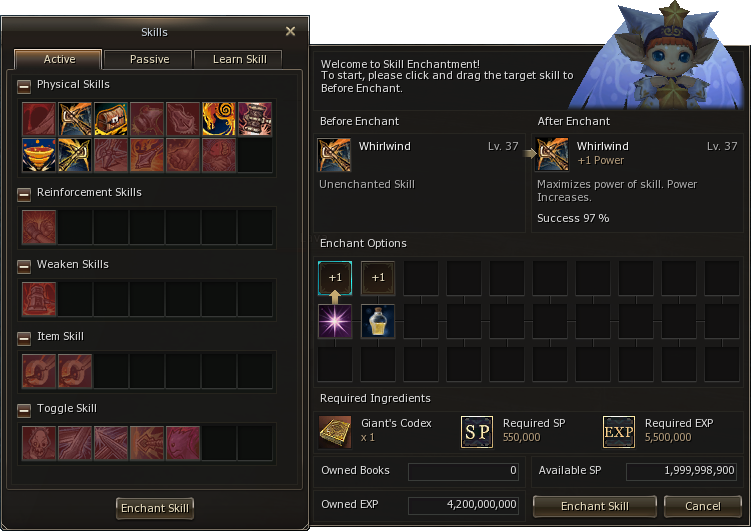
Task: Confirm with Enchant Skill button beside Cancel
Action: pos(594,506)
